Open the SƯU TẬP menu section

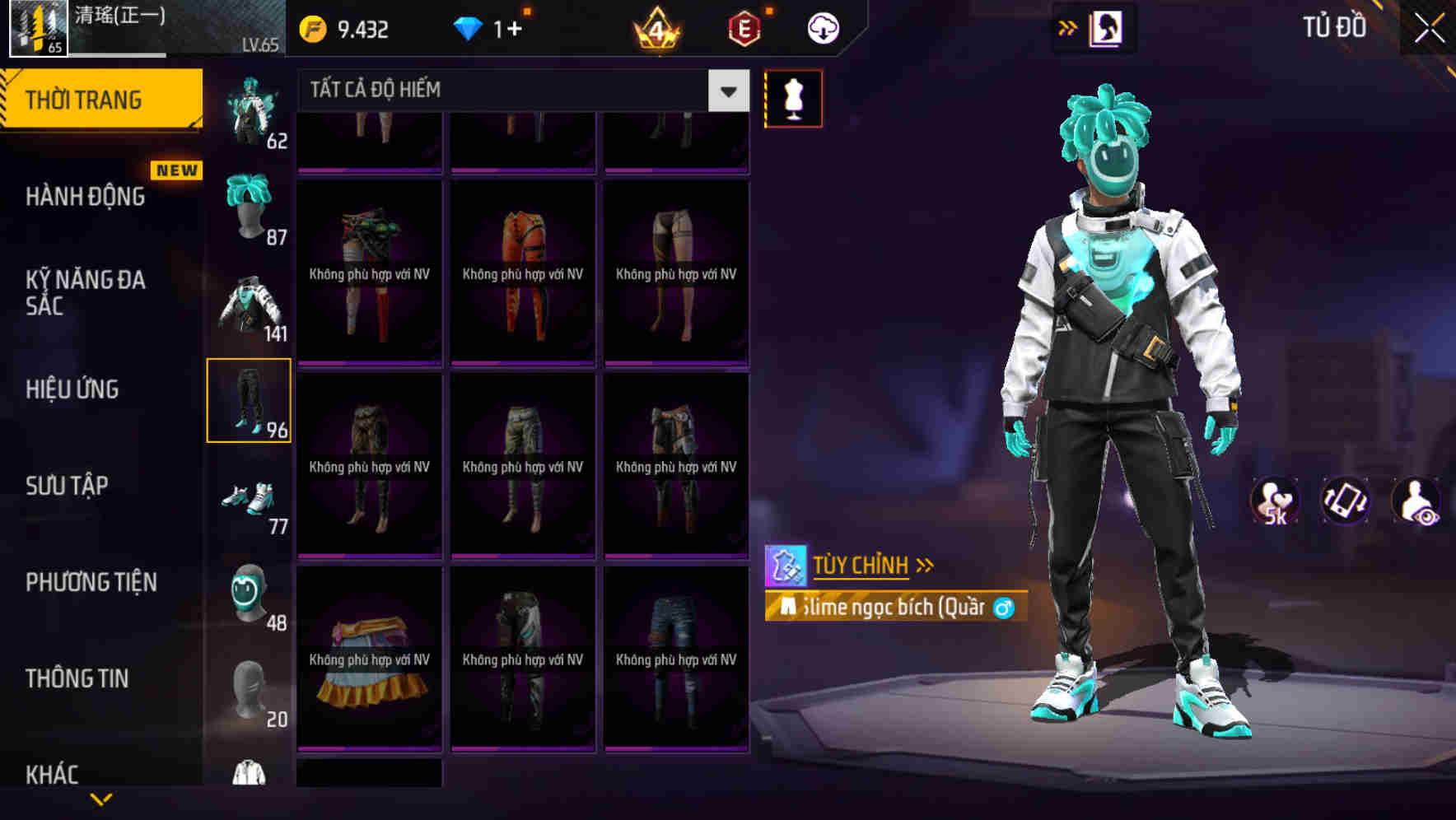(x=68, y=486)
